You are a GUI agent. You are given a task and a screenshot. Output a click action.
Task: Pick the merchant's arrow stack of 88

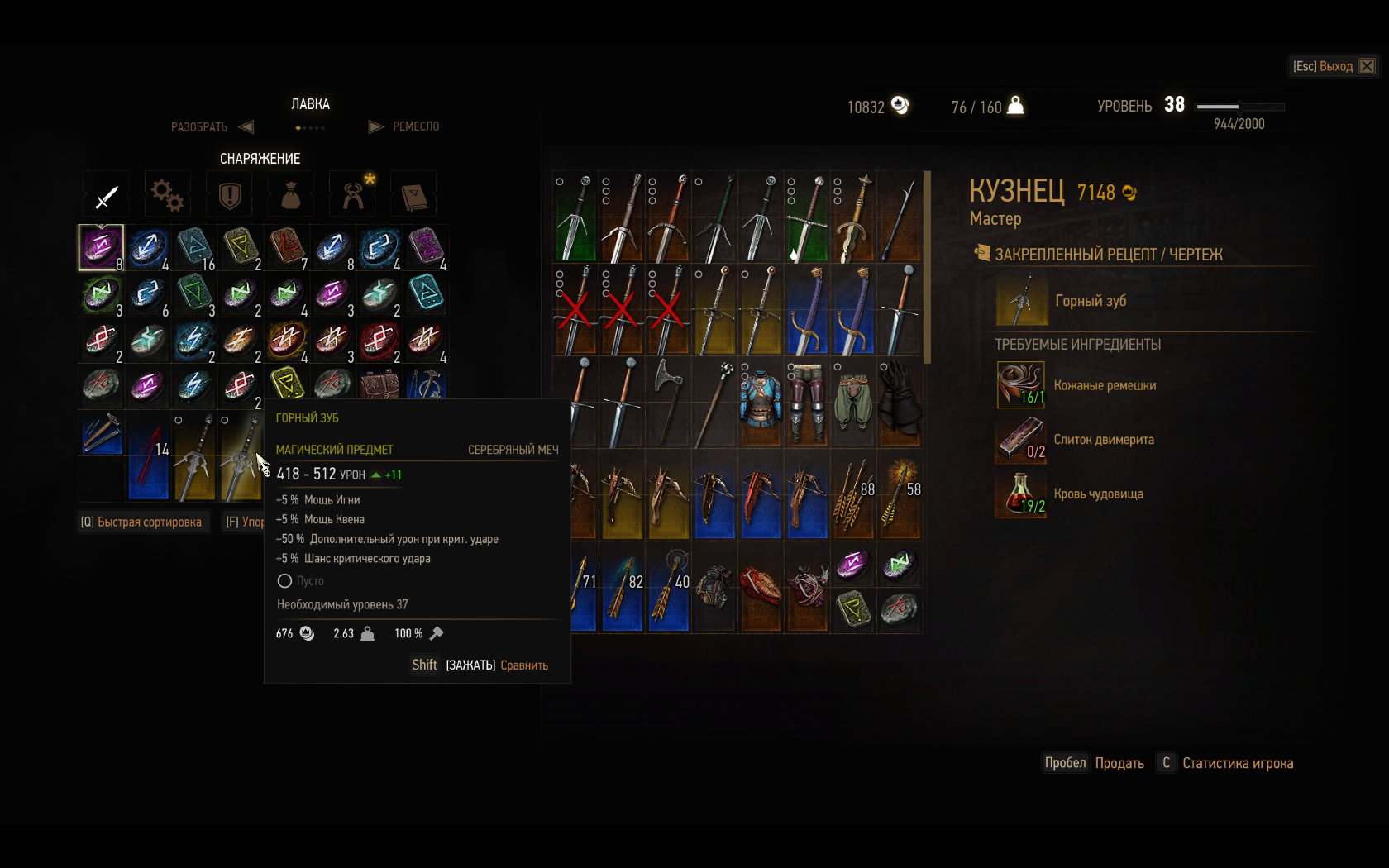[853, 496]
